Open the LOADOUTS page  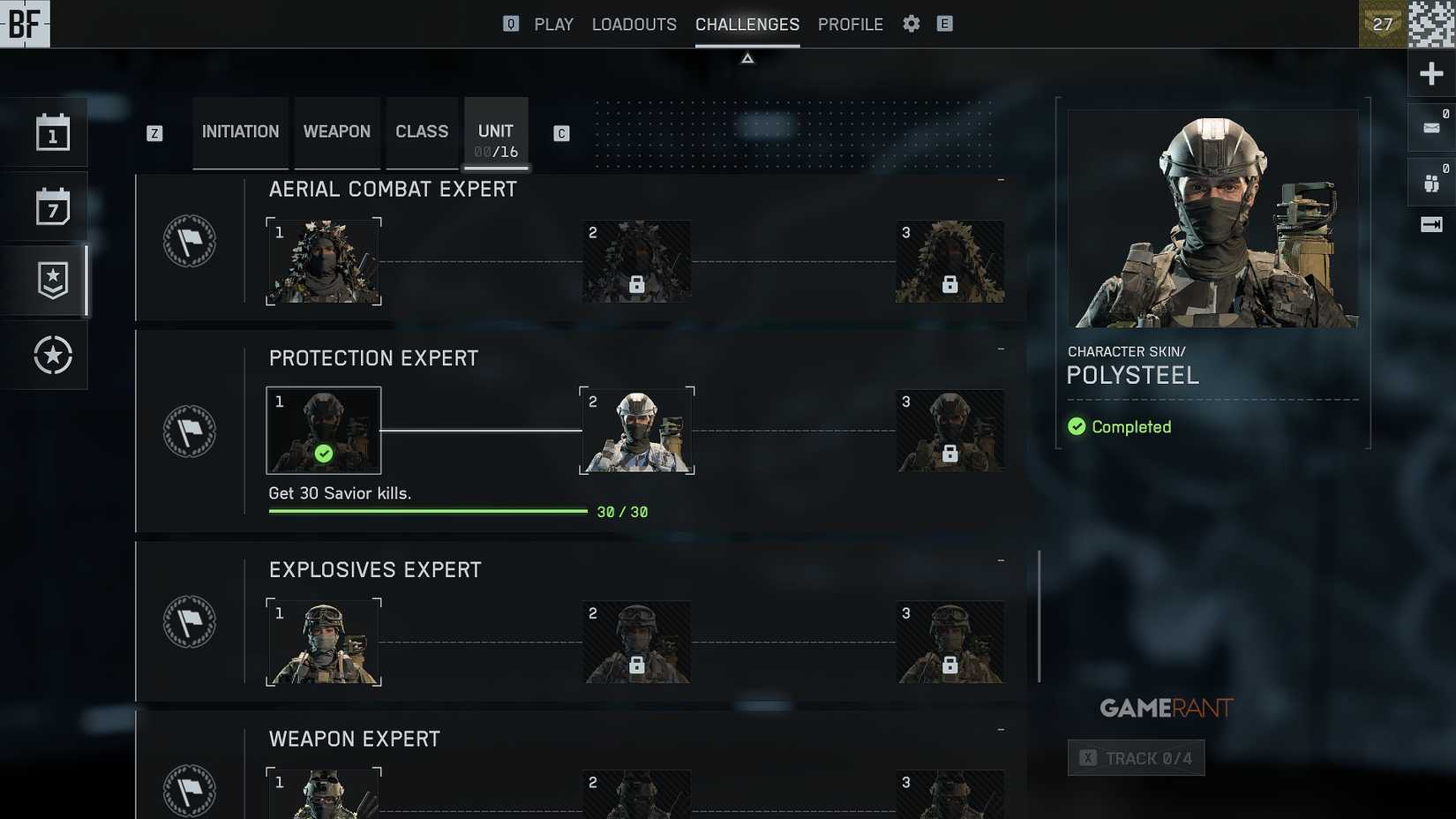(x=634, y=24)
